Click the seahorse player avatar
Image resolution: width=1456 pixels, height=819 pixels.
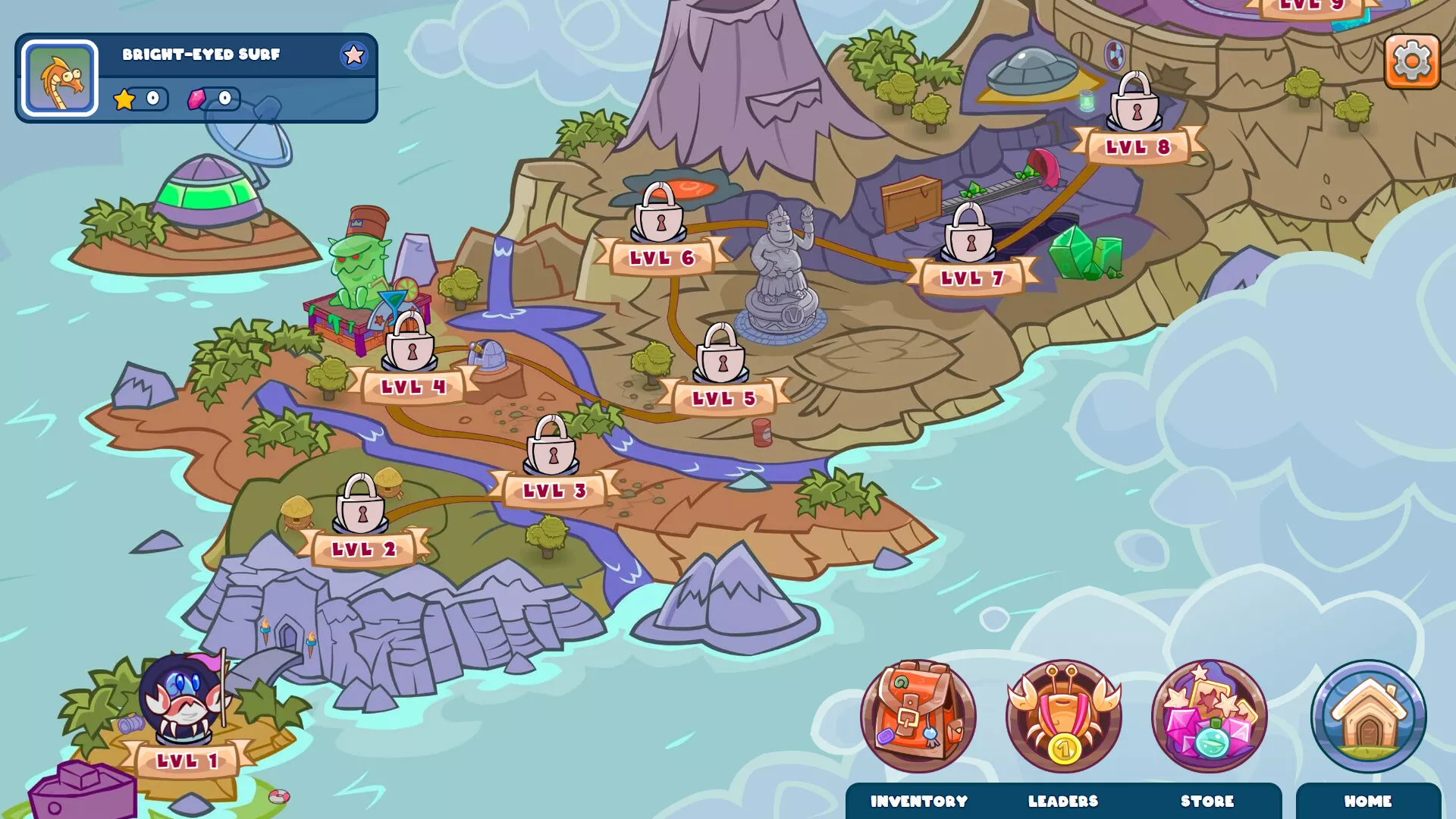click(x=60, y=78)
